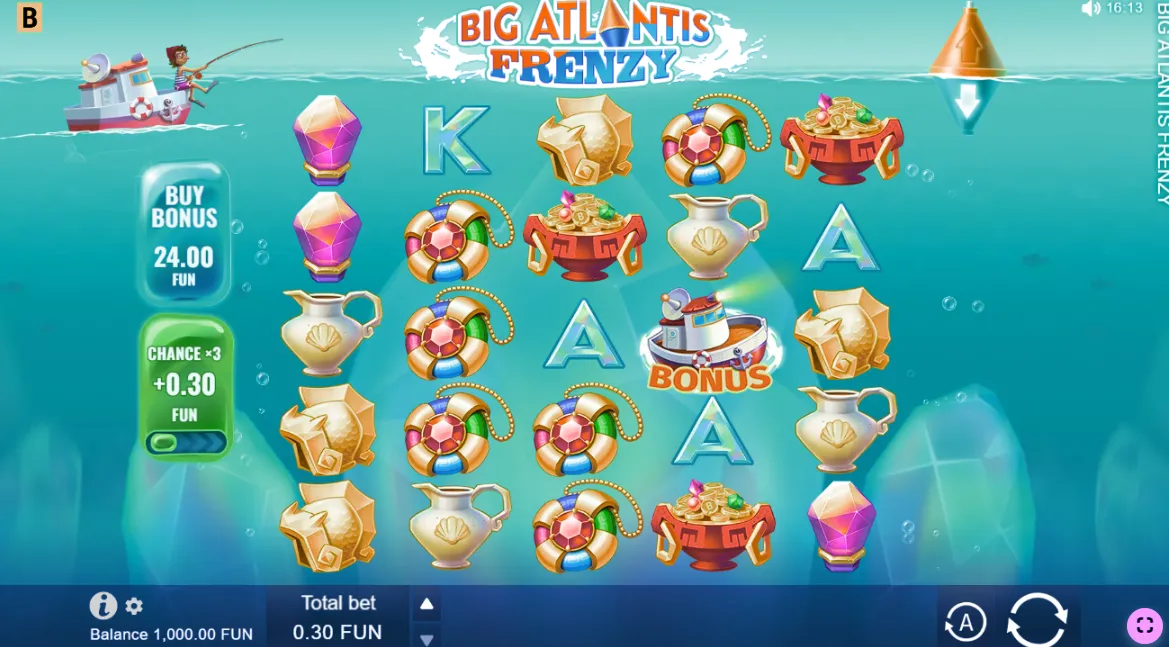The width and height of the screenshot is (1169, 647).
Task: Click the B logo icon
Action: pyautogui.click(x=30, y=17)
